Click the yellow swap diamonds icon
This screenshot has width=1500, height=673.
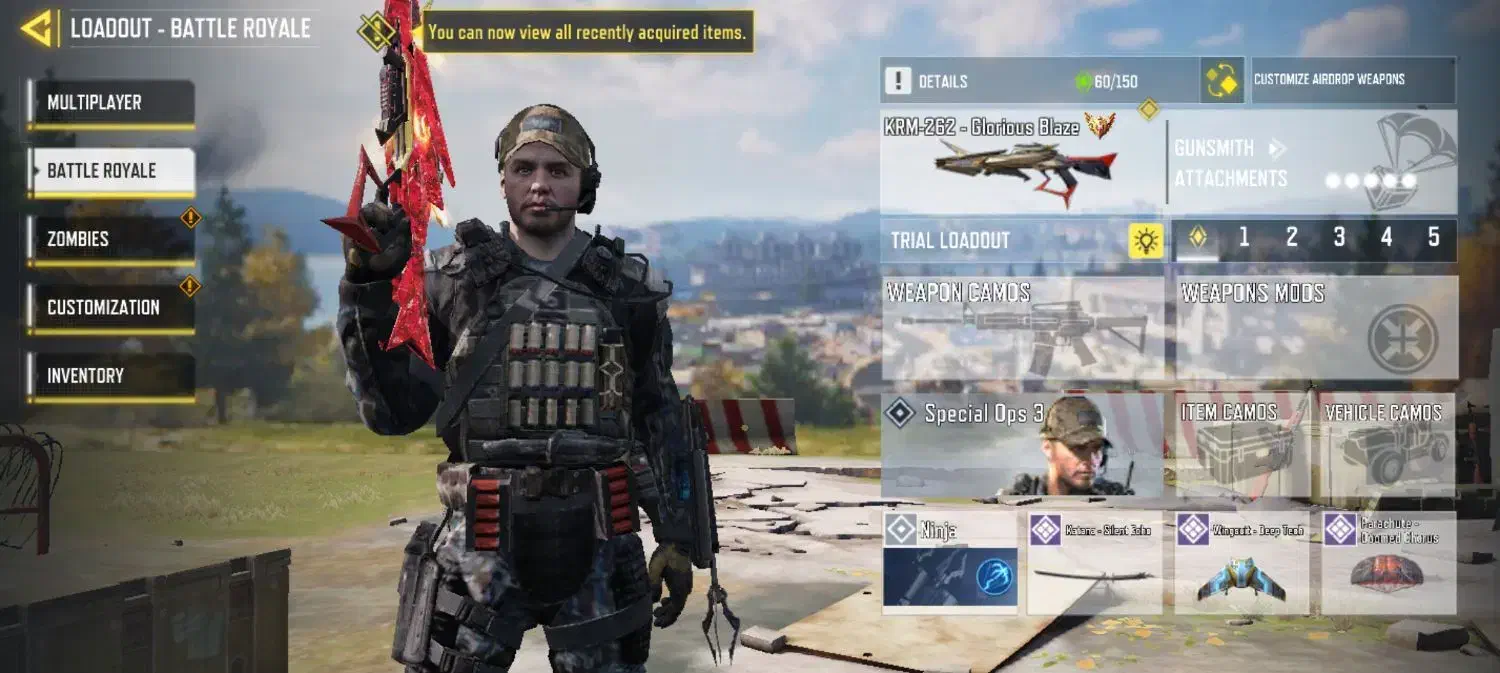1222,81
